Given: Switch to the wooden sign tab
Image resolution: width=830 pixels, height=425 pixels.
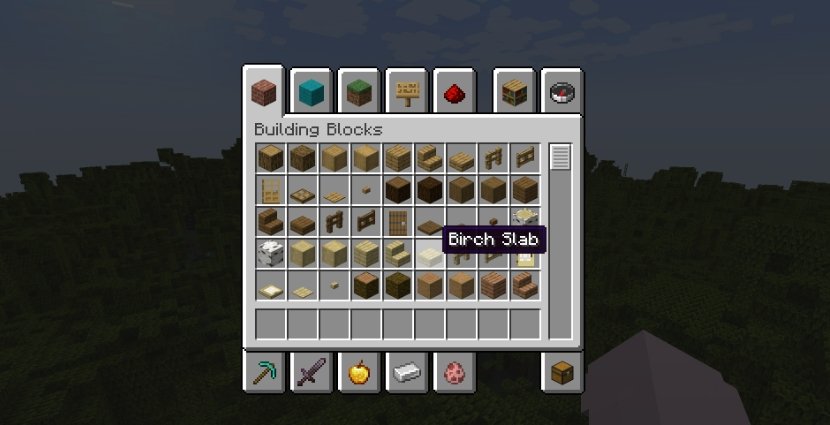Looking at the screenshot, I should [407, 92].
